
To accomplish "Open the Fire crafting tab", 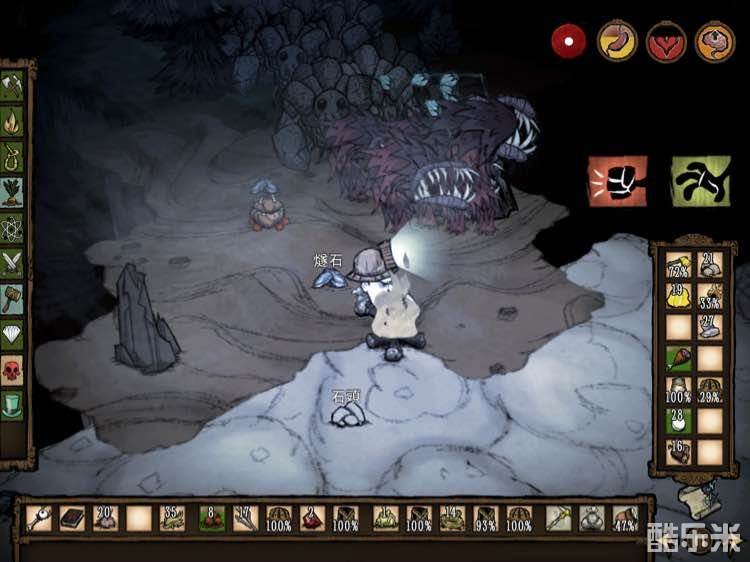I will [x=13, y=122].
